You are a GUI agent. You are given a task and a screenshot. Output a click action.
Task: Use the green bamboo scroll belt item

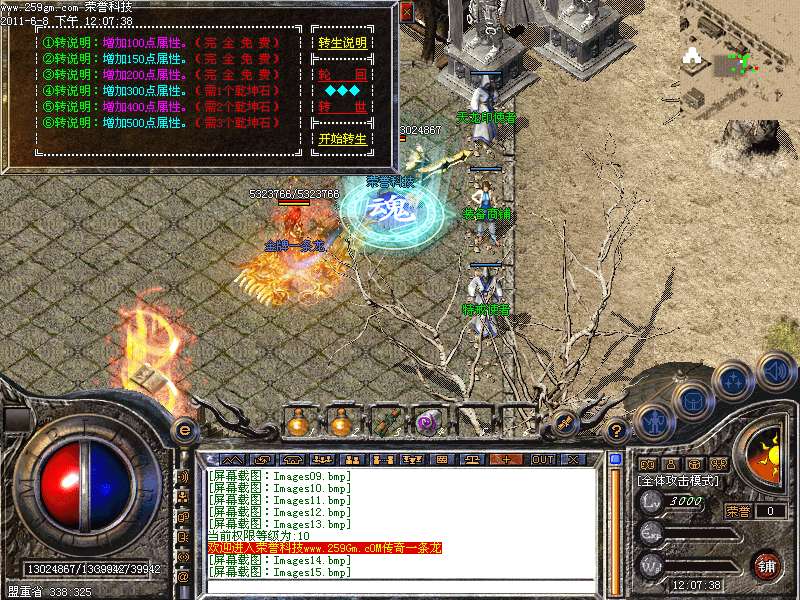click(386, 423)
